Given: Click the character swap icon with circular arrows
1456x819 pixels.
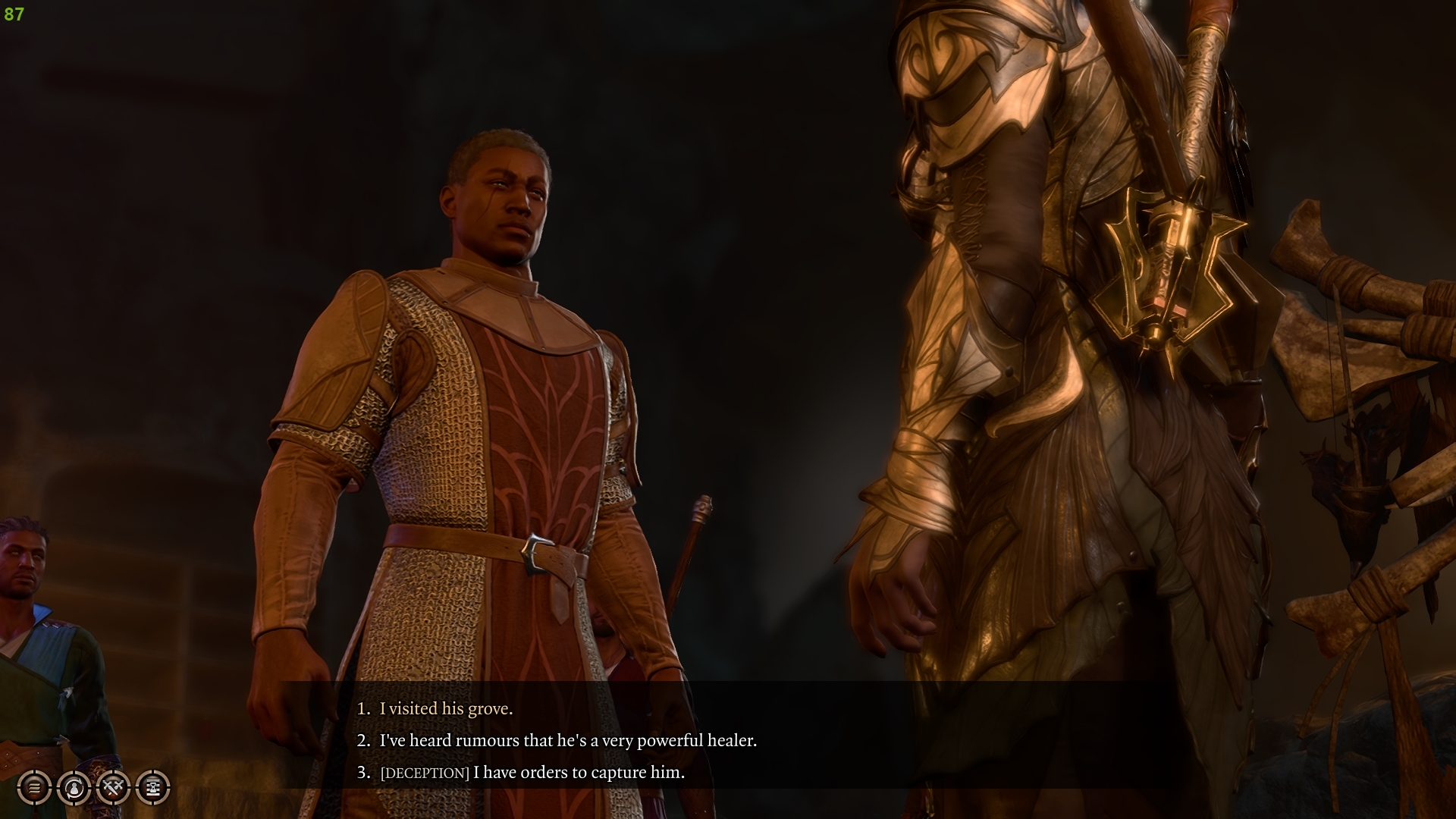Looking at the screenshot, I should click(x=73, y=788).
